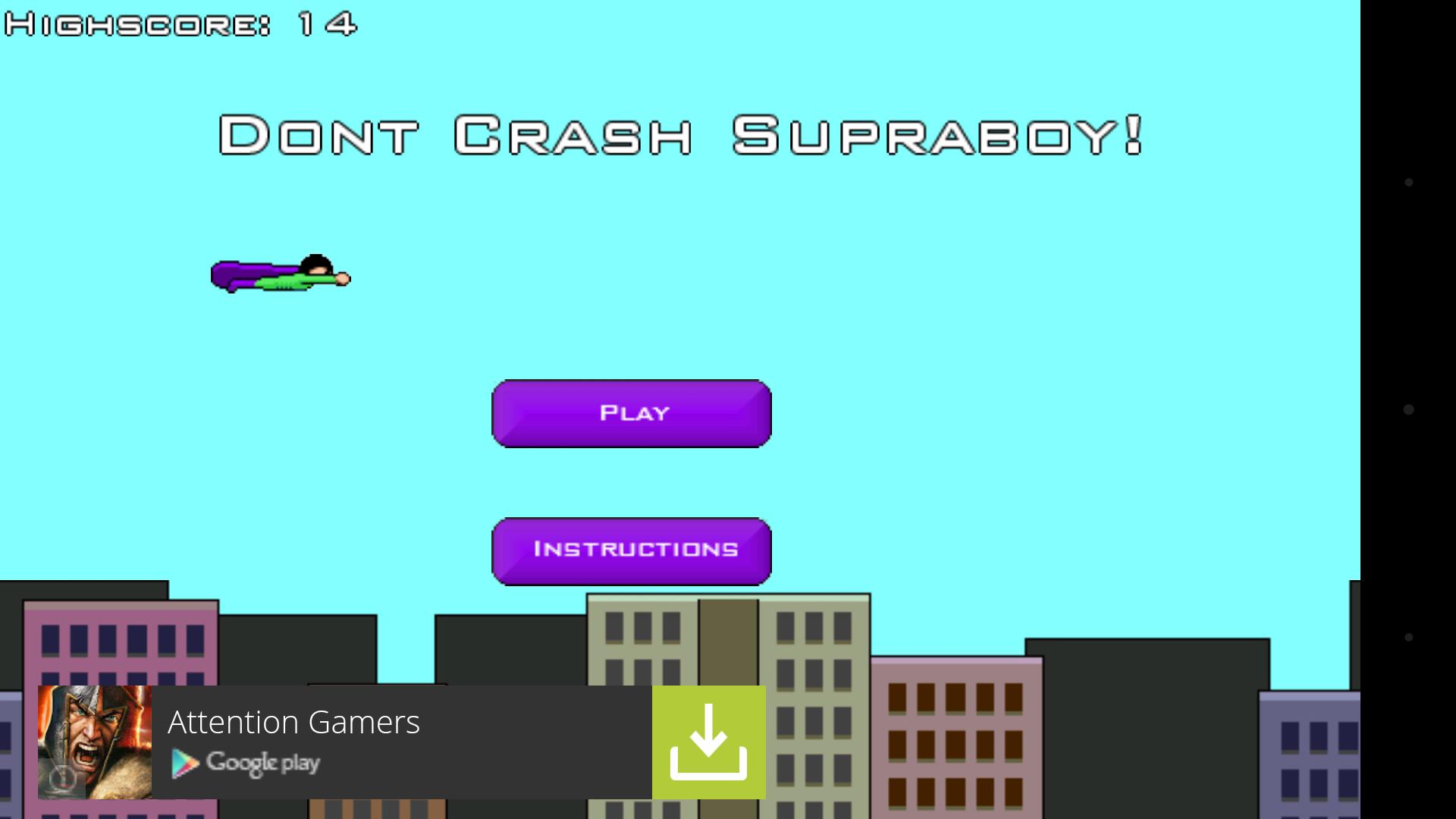Image resolution: width=1456 pixels, height=819 pixels.
Task: Follow the "Attention Gamers" ad link
Action: (x=294, y=722)
